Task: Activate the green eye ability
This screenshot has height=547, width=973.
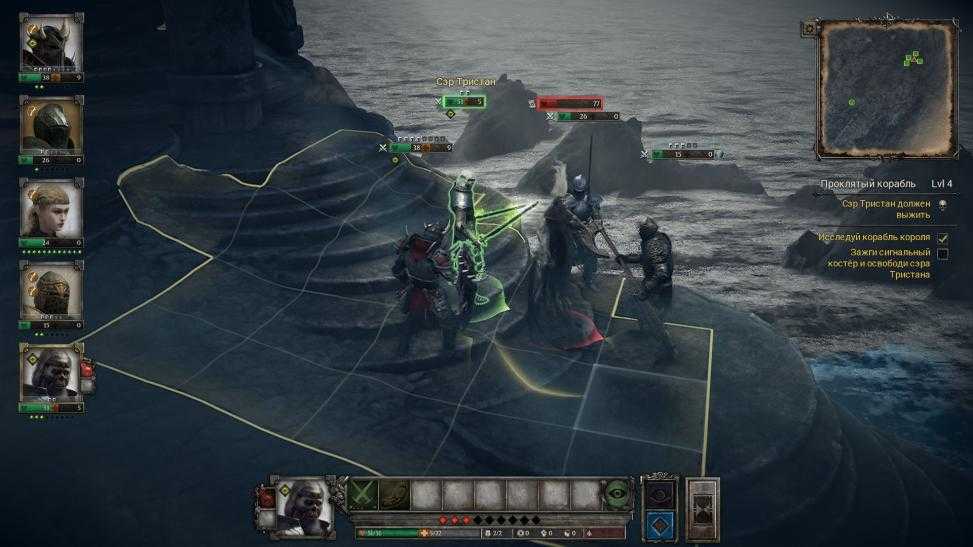Action: (617, 495)
